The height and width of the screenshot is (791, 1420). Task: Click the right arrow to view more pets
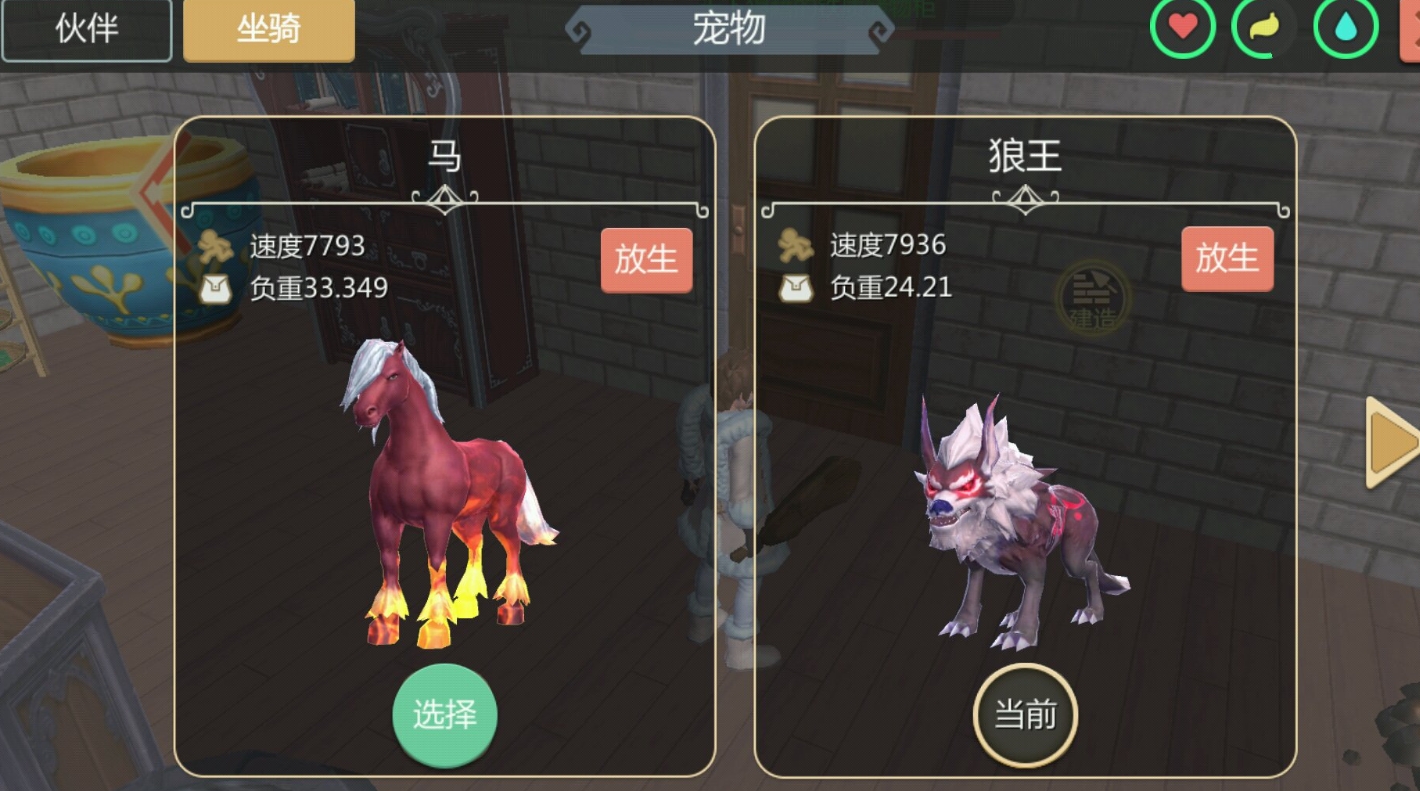pyautogui.click(x=1388, y=440)
